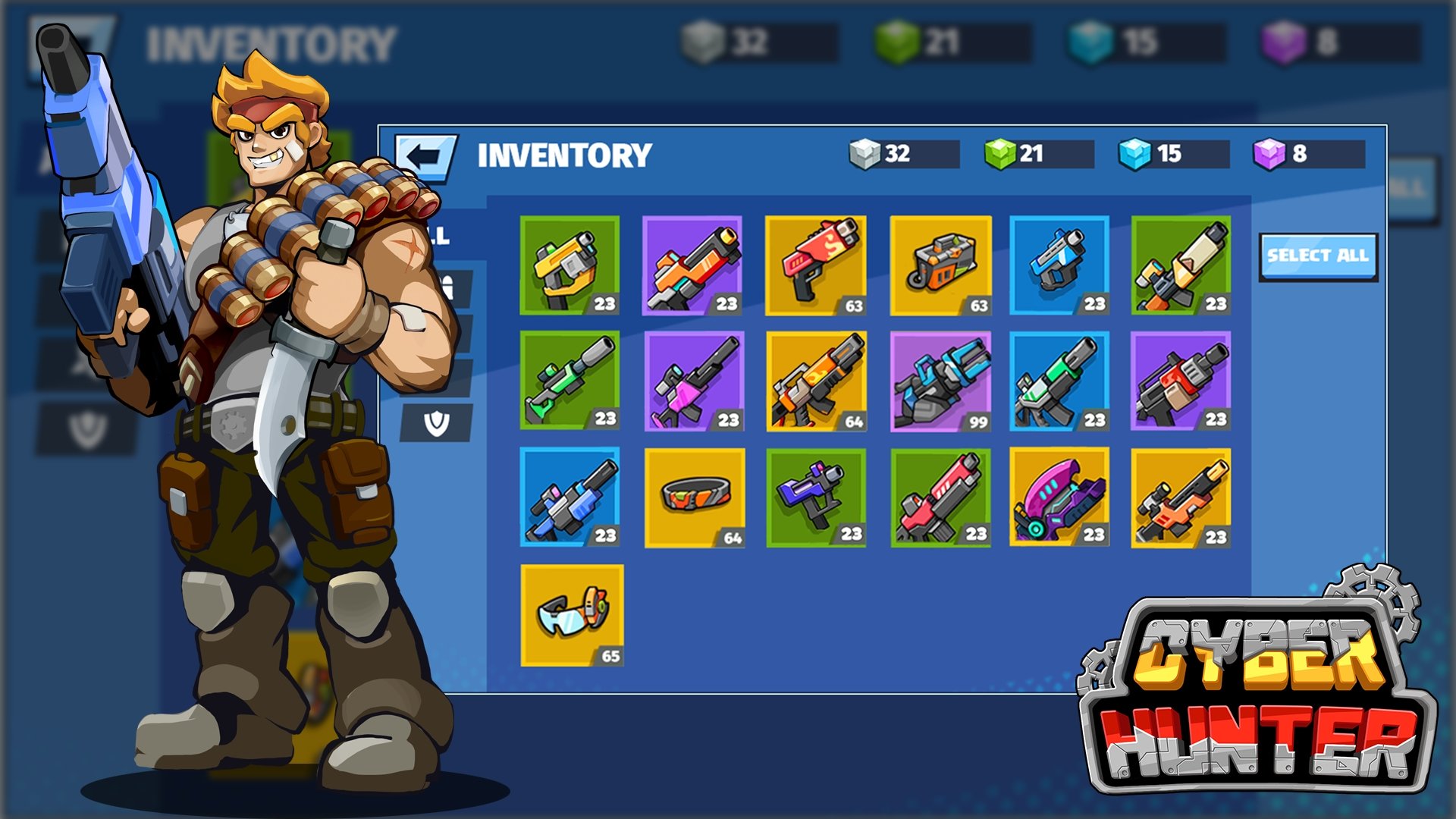Select the flame-painted rifle numbered 64
The height and width of the screenshot is (819, 1456).
816,381
